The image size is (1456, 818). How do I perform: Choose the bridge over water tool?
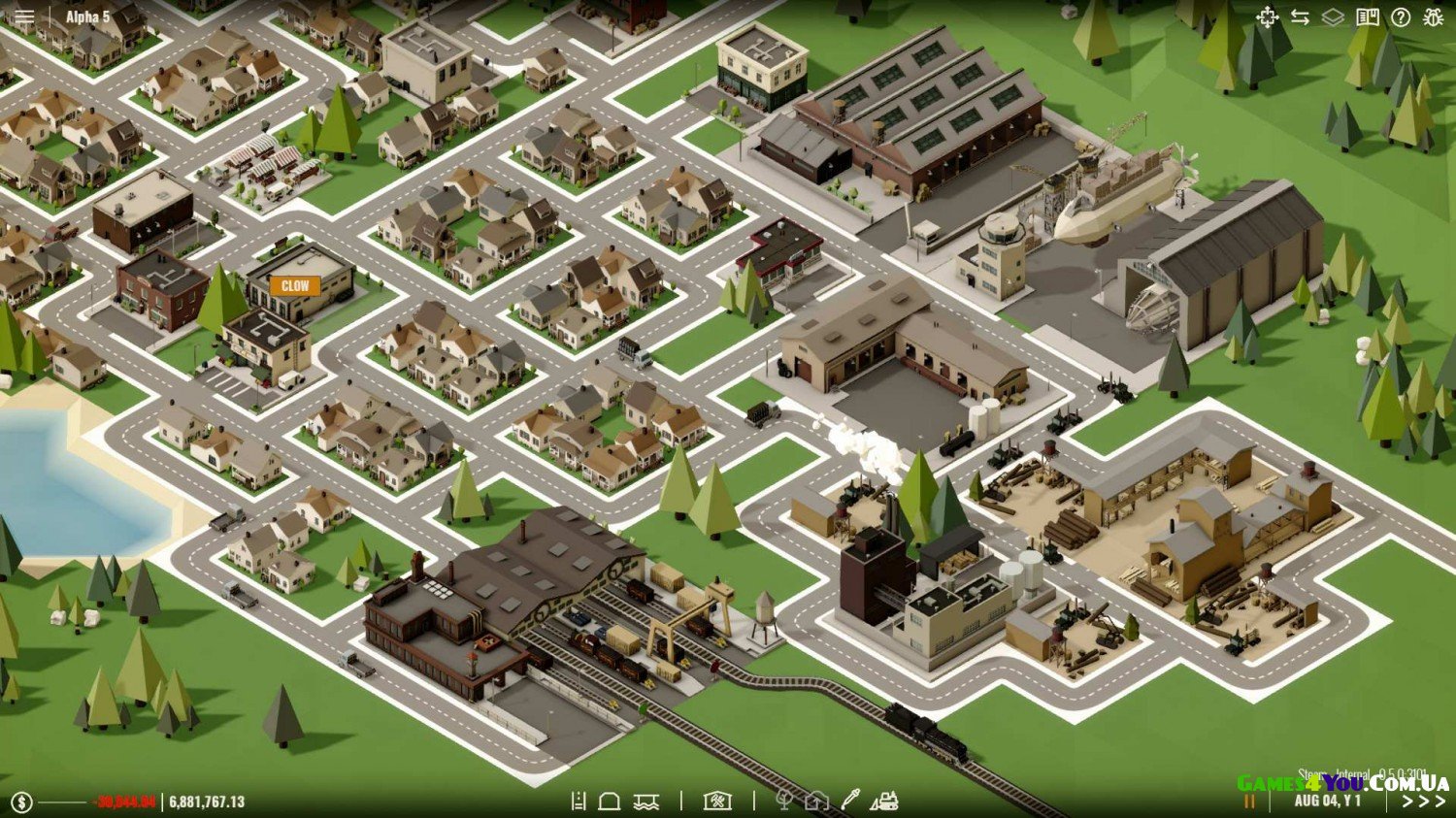click(x=646, y=801)
